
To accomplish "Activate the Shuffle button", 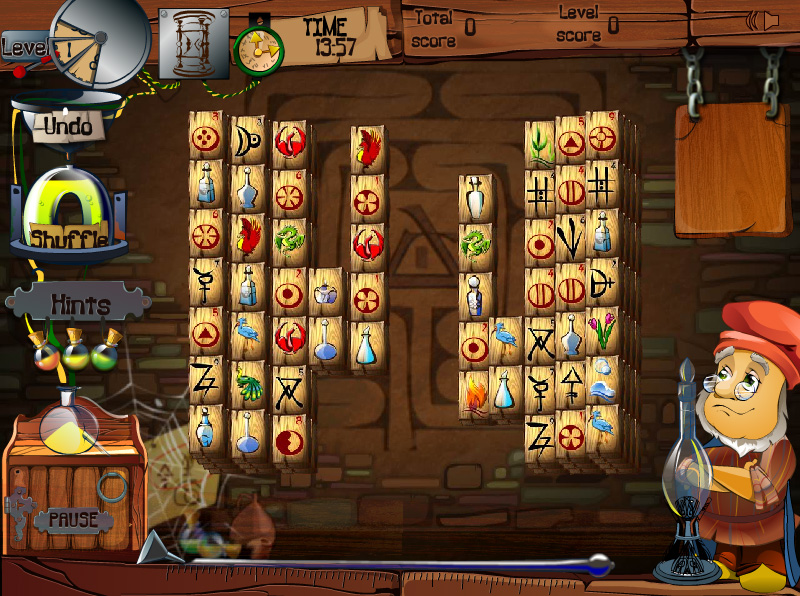I will (x=69, y=238).
